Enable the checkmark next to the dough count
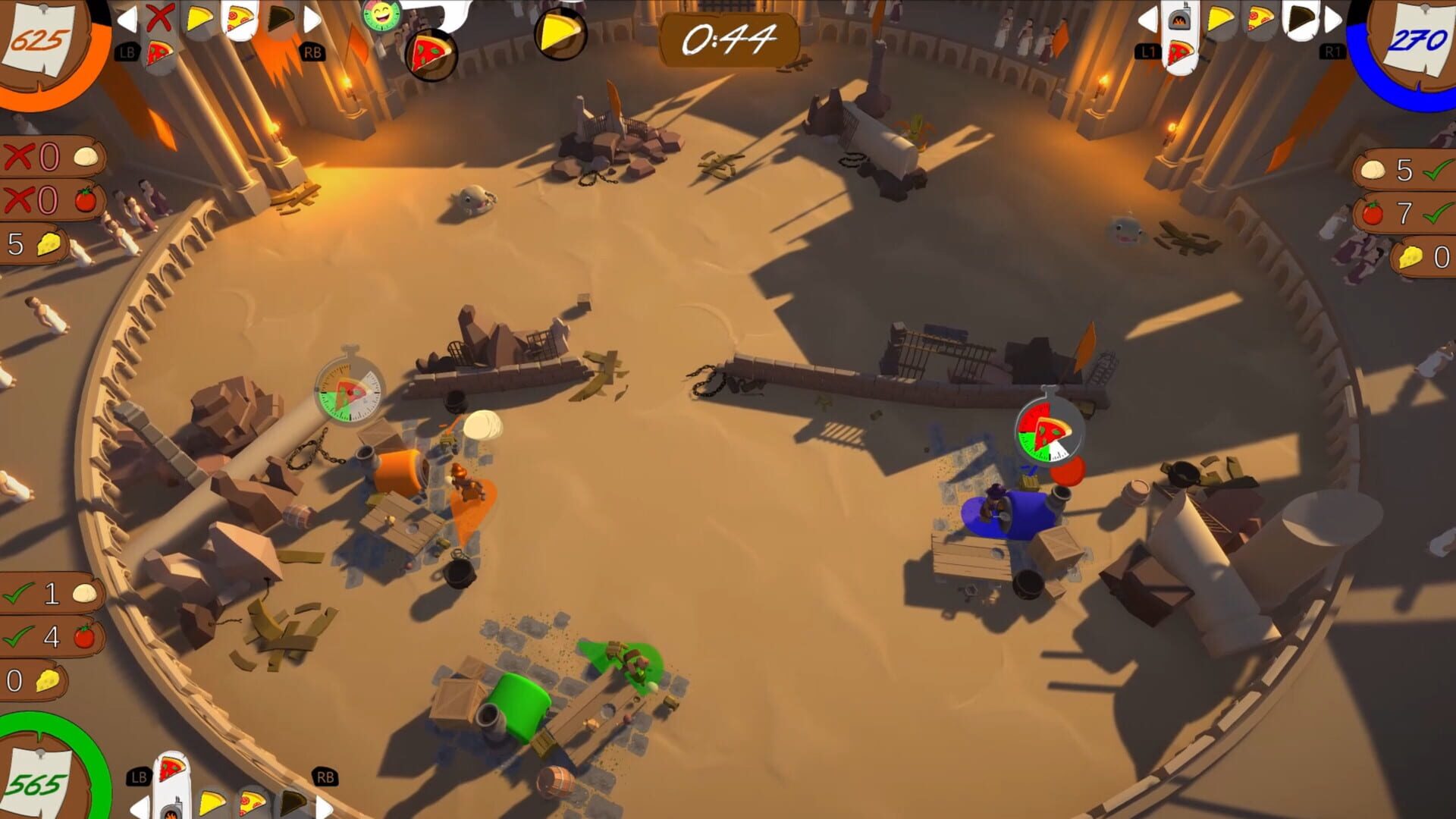 (x=17, y=592)
